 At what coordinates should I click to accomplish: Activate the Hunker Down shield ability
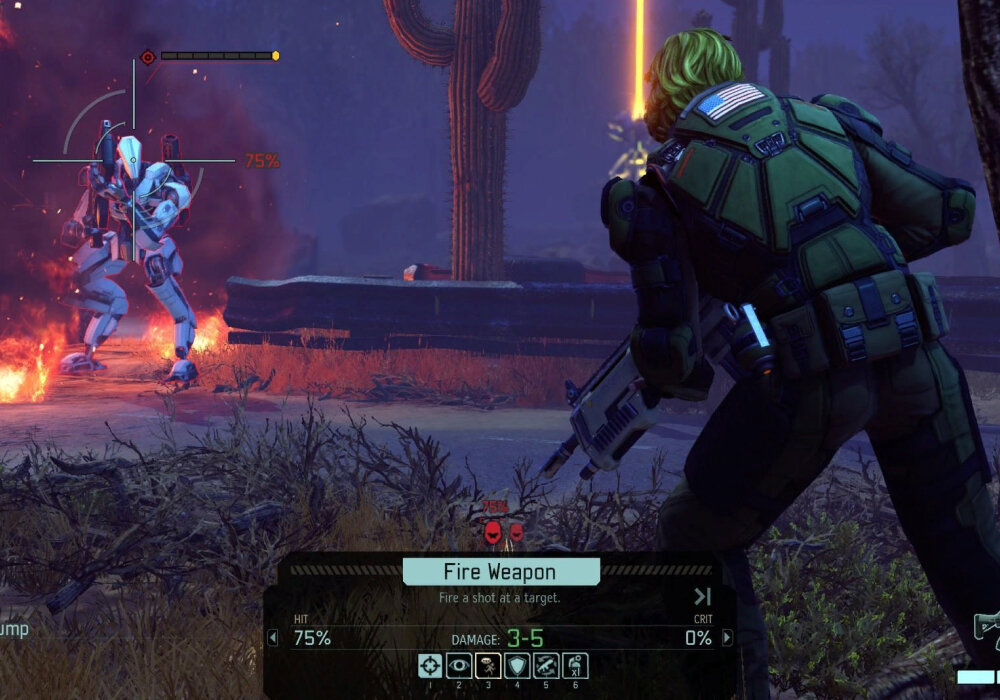click(517, 665)
